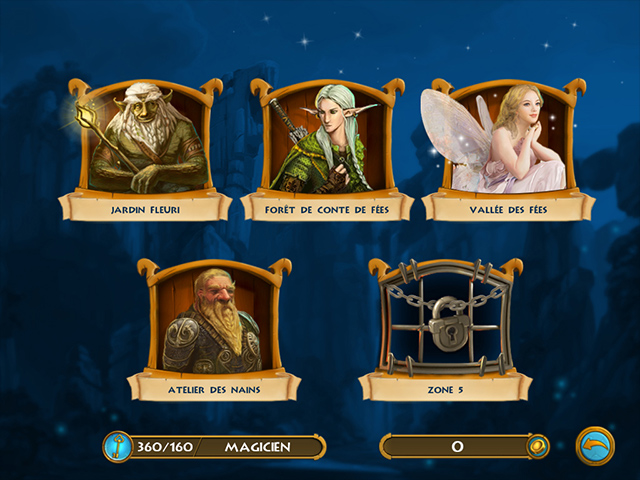Click the blue key icon
The height and width of the screenshot is (480, 640).
[x=118, y=446]
